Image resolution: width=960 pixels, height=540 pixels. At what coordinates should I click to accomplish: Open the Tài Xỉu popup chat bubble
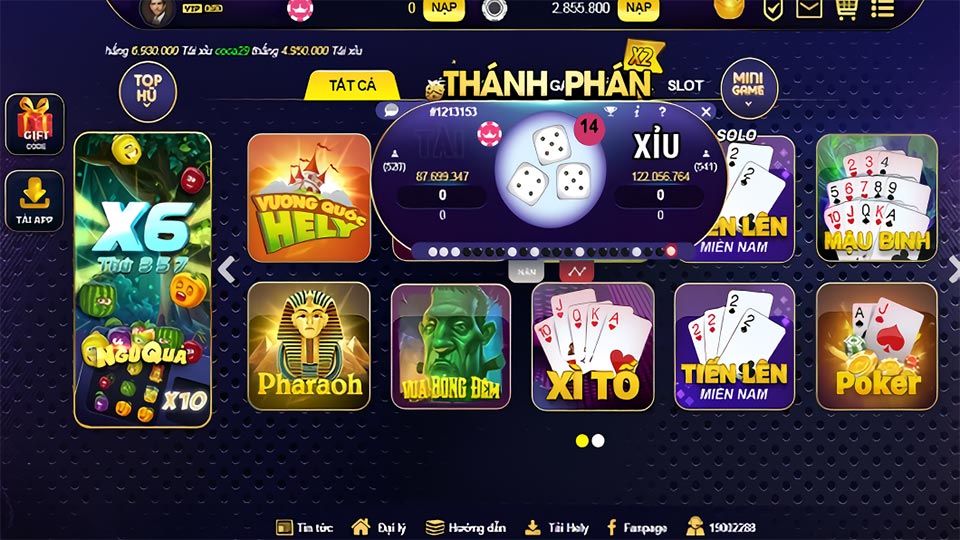pyautogui.click(x=391, y=111)
